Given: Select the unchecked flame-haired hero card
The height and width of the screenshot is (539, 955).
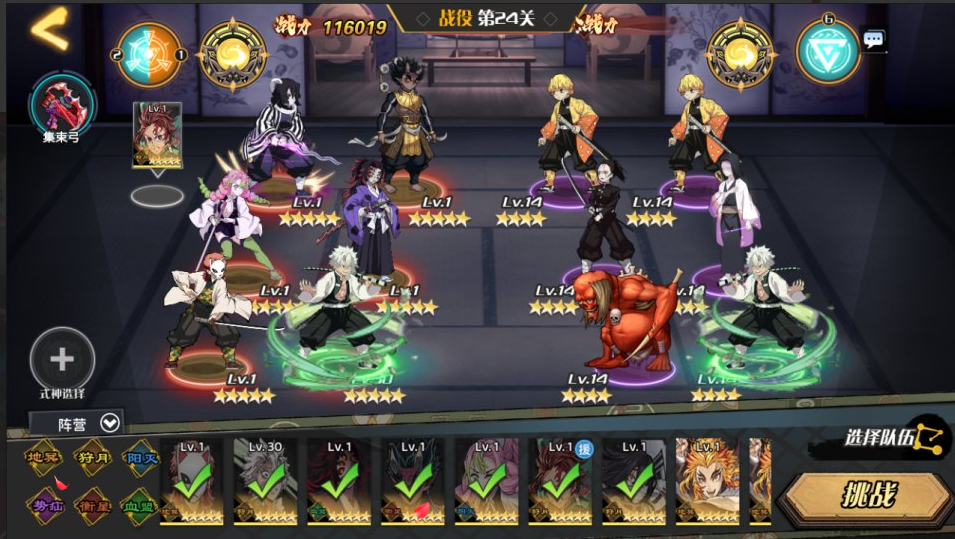Looking at the screenshot, I should point(707,481).
